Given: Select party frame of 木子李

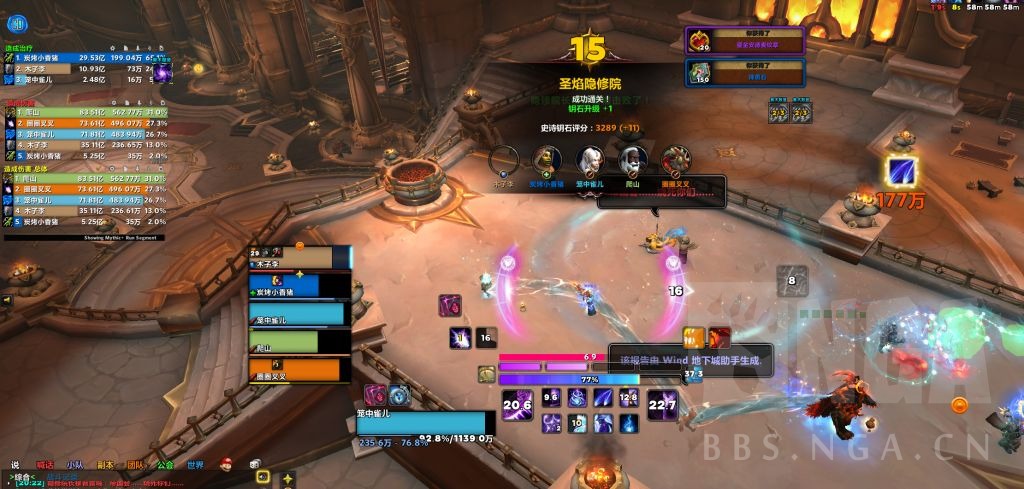Looking at the screenshot, I should pos(291,260).
